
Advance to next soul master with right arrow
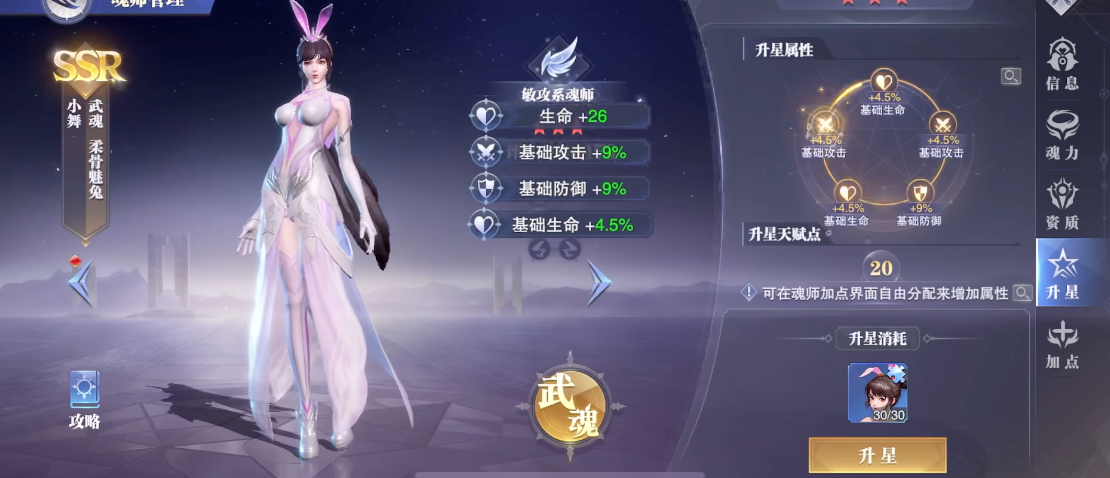[599, 283]
